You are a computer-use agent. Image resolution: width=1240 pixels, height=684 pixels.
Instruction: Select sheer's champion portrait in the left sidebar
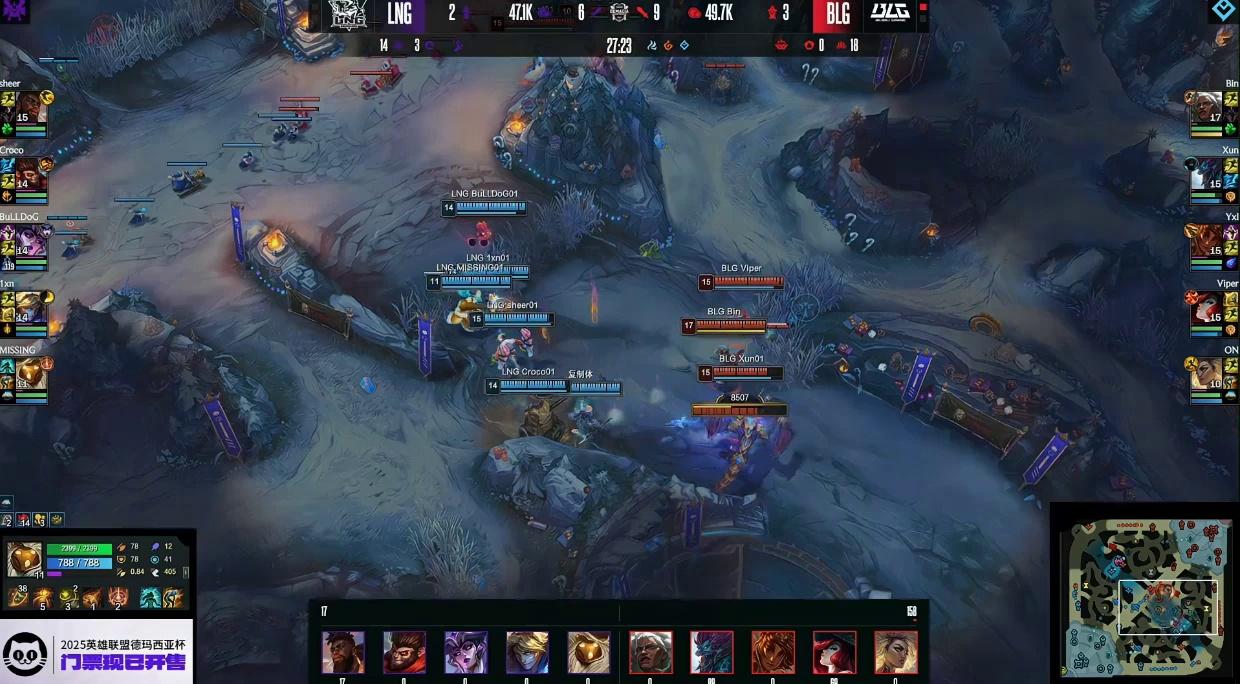[30, 108]
